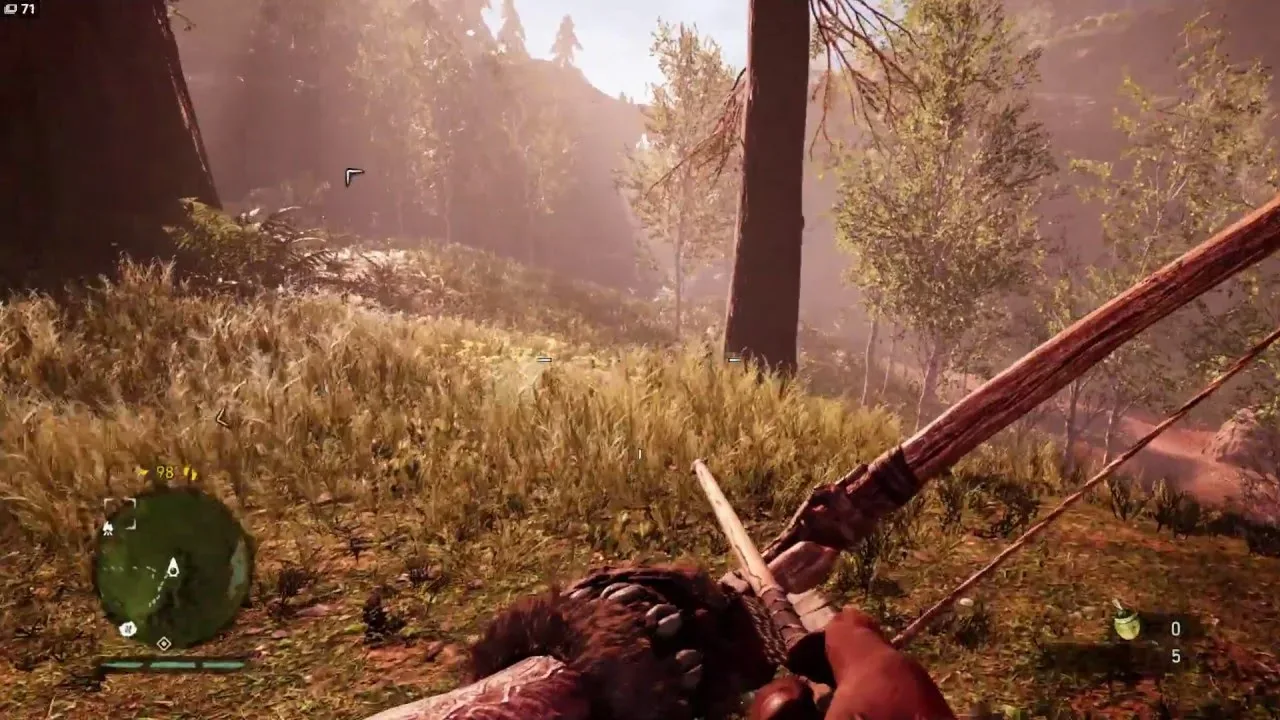Select the player arrow in the minimap center
The width and height of the screenshot is (1280, 720).
173,568
